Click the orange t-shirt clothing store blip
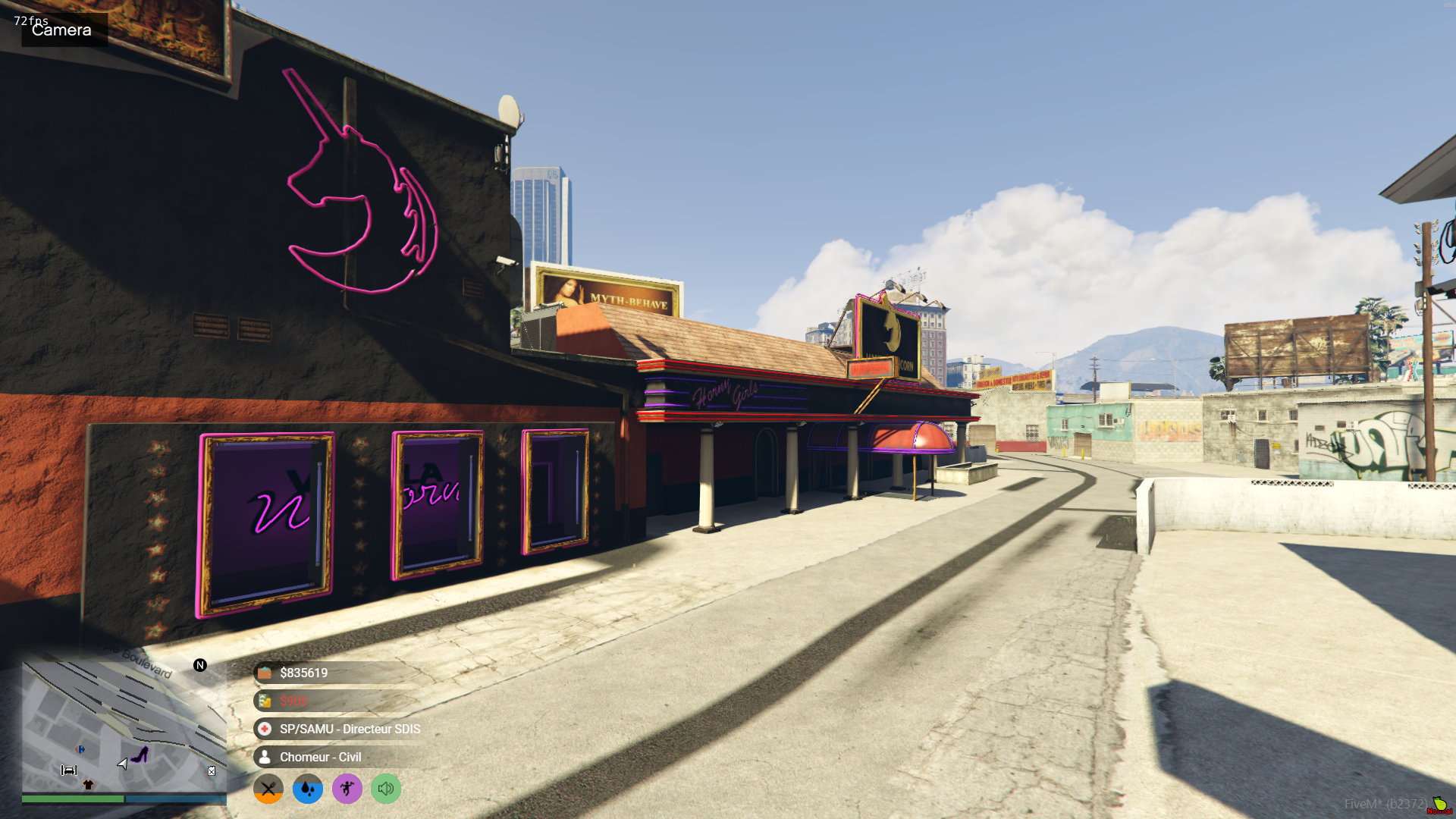The width and height of the screenshot is (1456, 819). (x=88, y=785)
